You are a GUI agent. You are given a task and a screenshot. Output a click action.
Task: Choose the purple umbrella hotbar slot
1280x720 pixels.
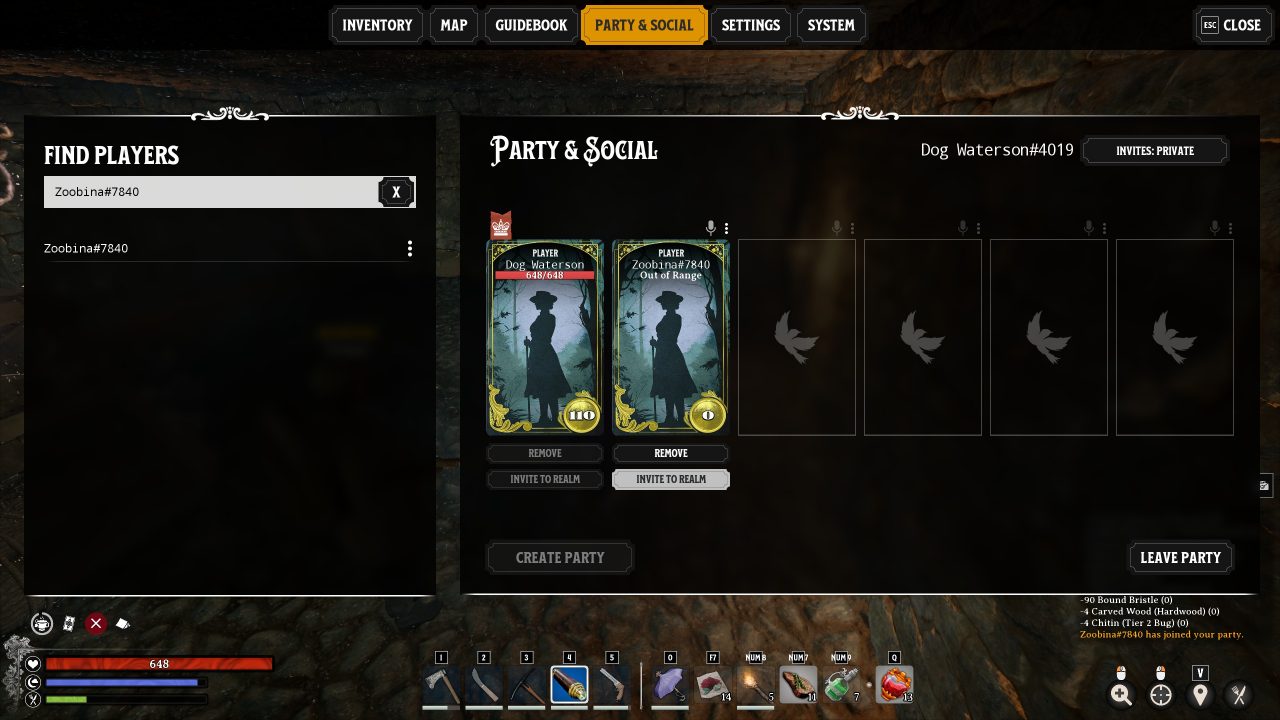(670, 685)
